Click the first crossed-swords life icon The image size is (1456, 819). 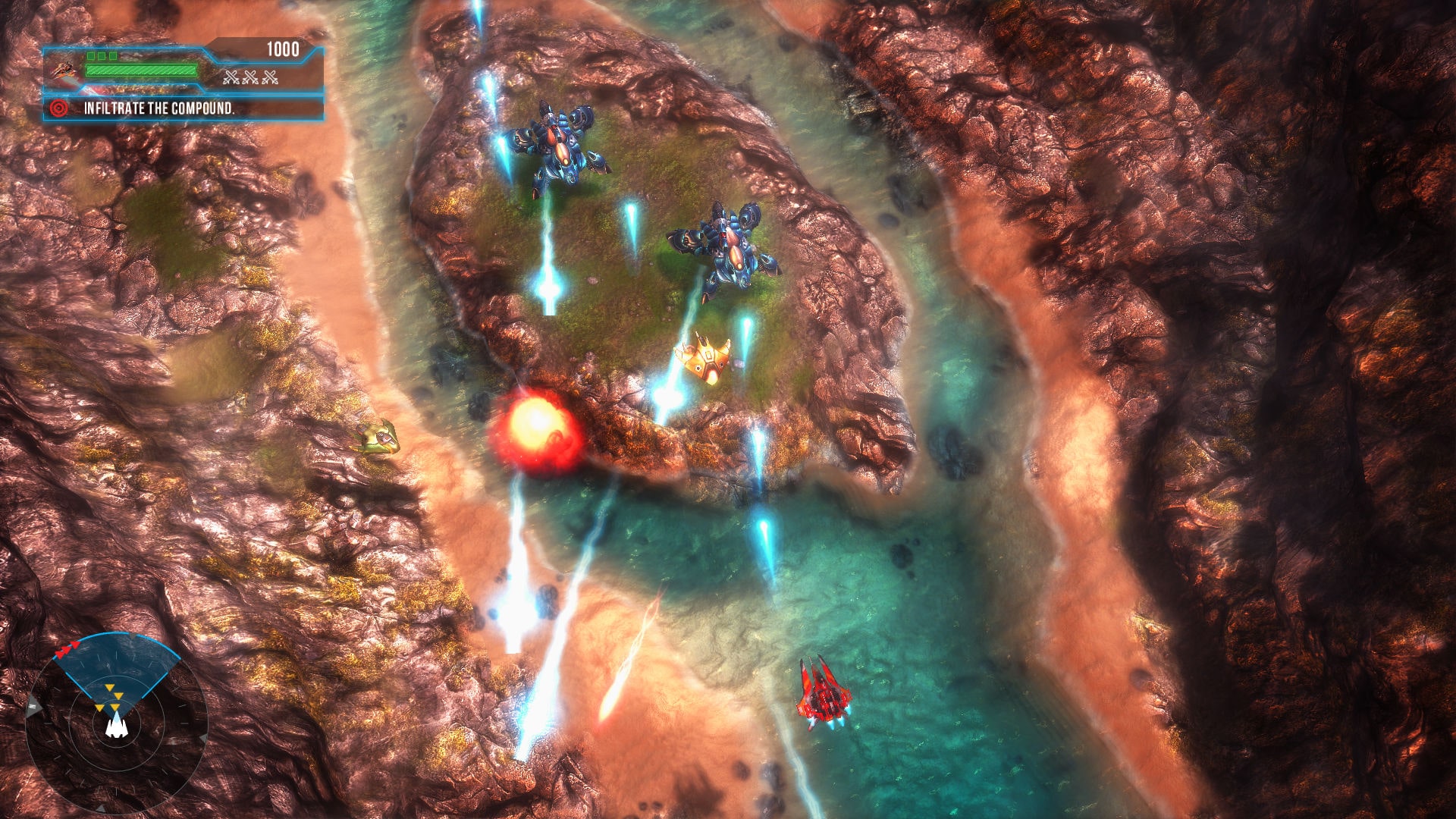click(x=231, y=77)
